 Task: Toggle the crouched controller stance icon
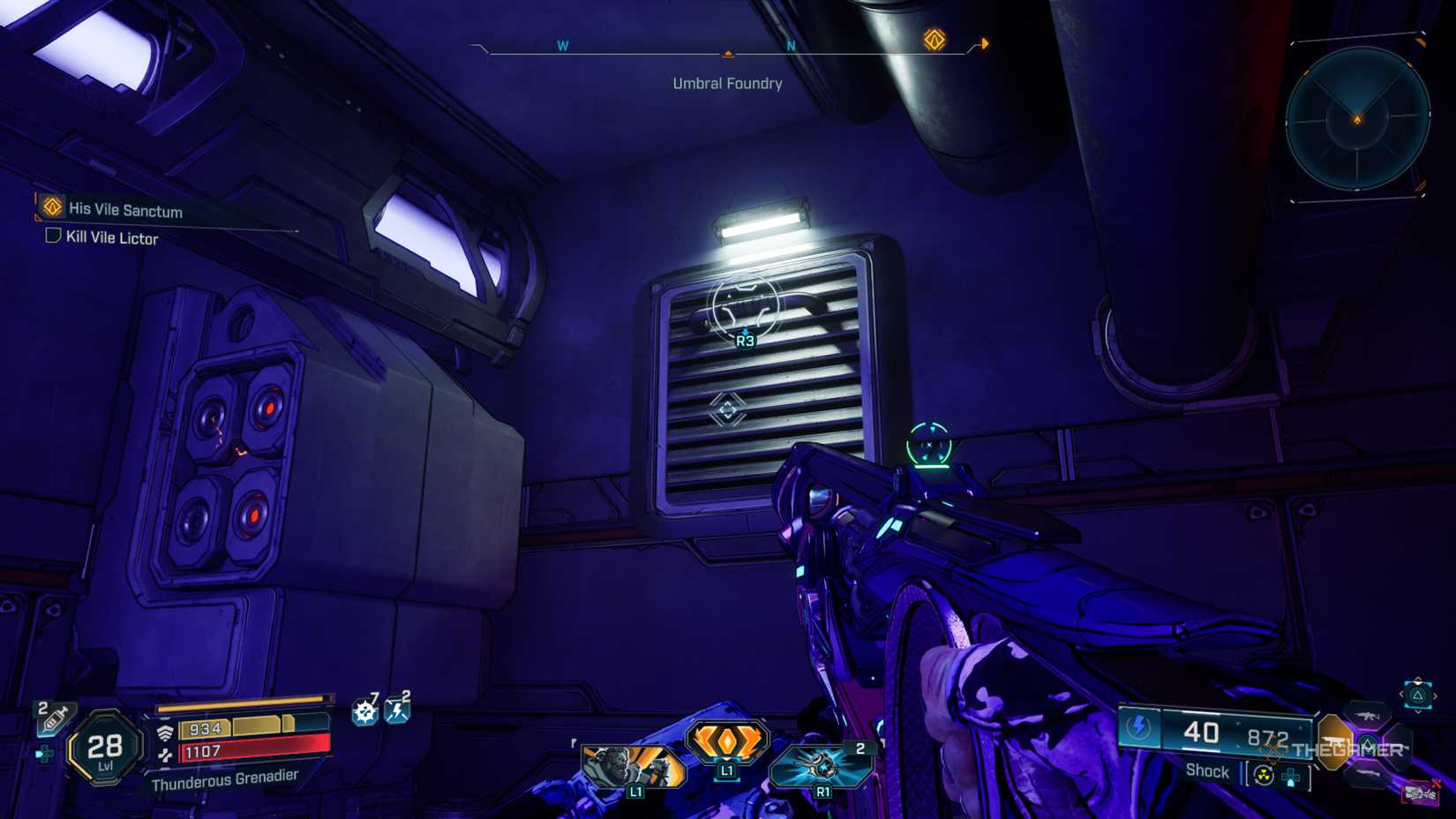tap(44, 752)
